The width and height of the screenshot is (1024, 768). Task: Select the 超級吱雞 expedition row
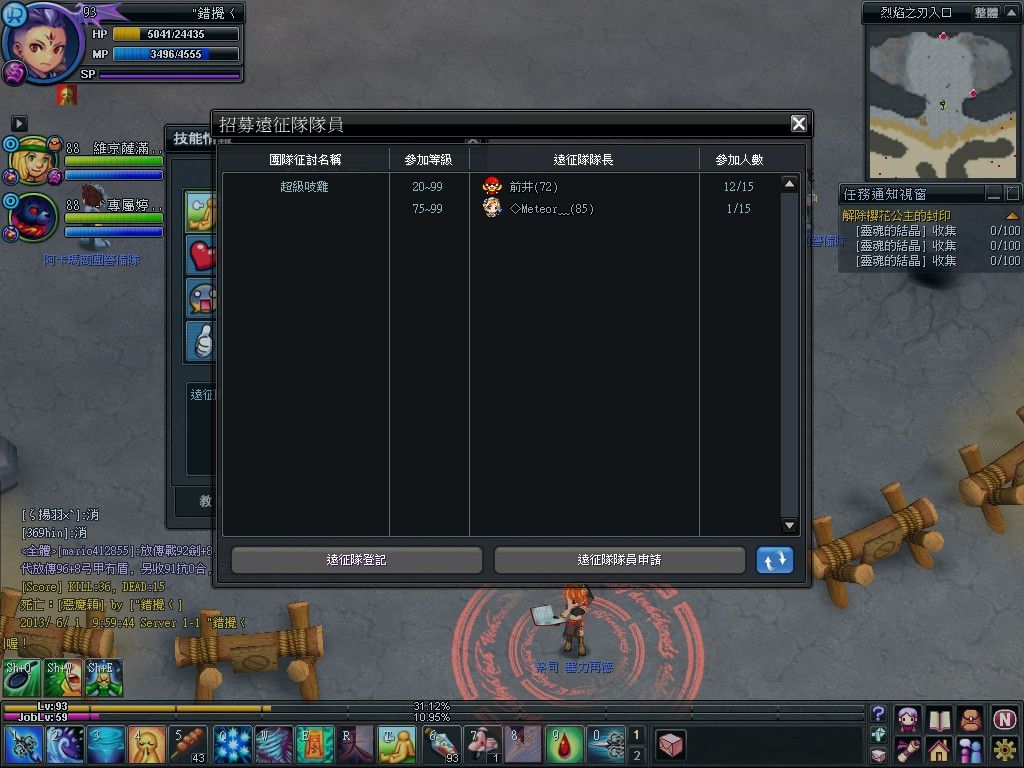click(305, 187)
